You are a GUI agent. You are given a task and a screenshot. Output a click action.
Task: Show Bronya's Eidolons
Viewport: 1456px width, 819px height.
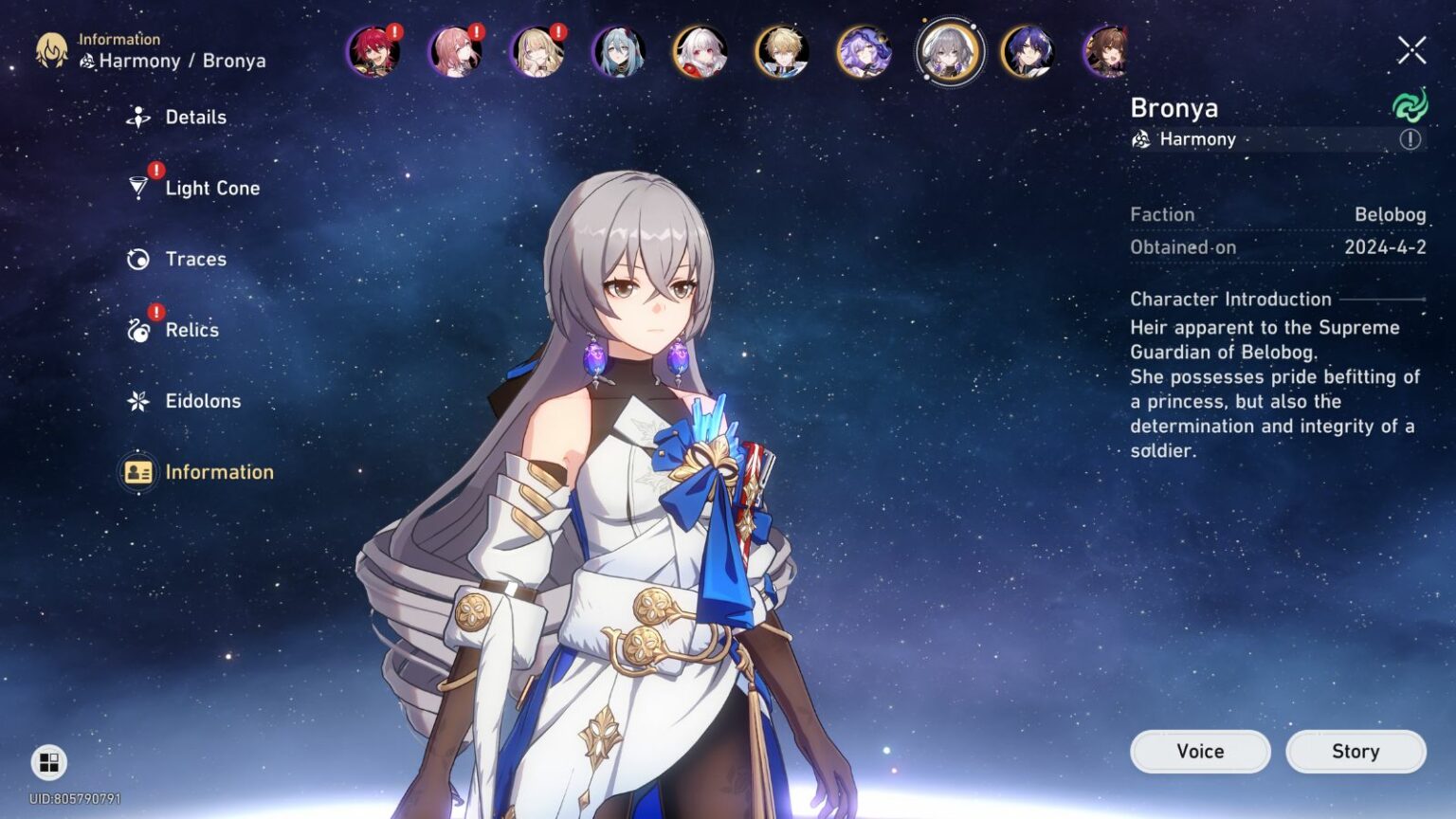(202, 402)
